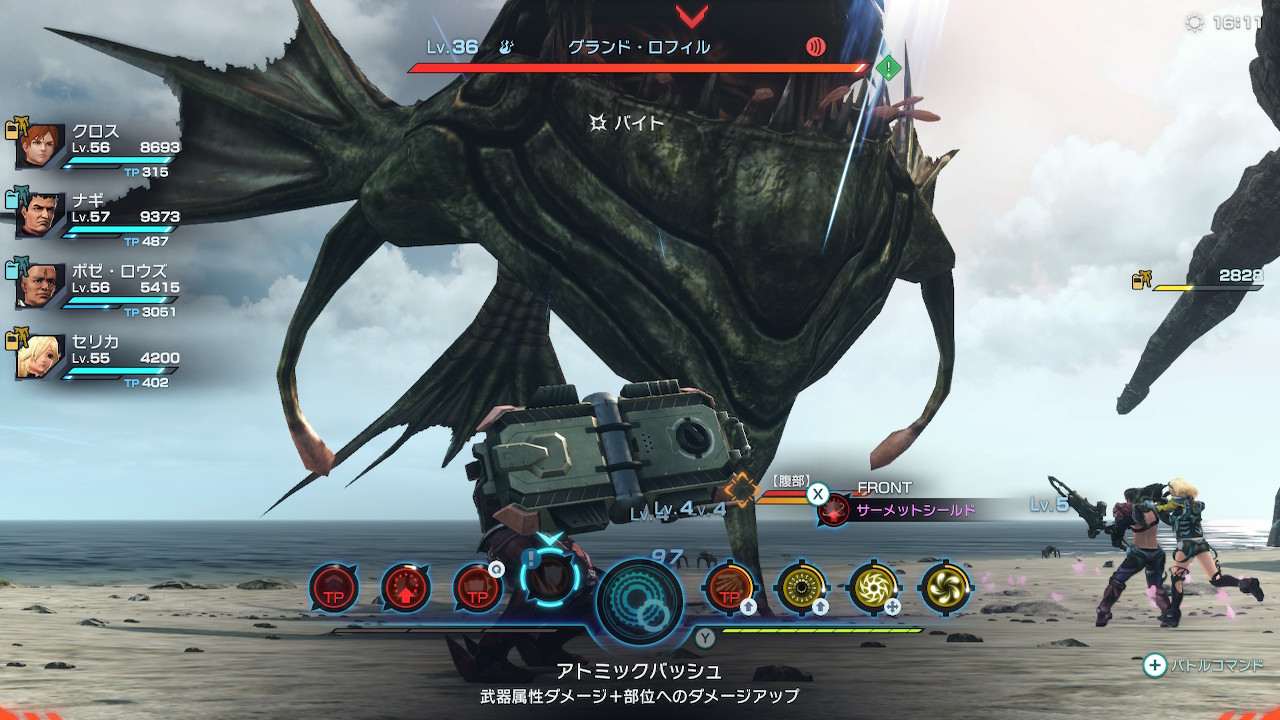Image resolution: width=1280 pixels, height=720 pixels.
Task: Trigger the red gauge art with up arrow
Action: click(x=406, y=589)
